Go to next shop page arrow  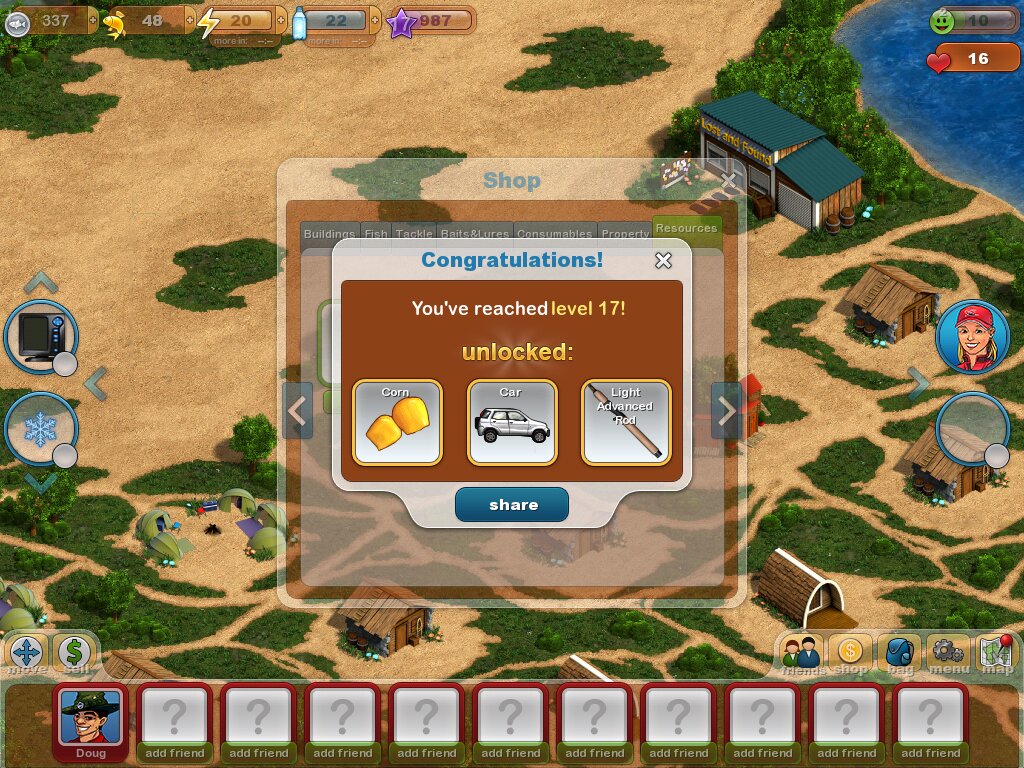(x=726, y=410)
